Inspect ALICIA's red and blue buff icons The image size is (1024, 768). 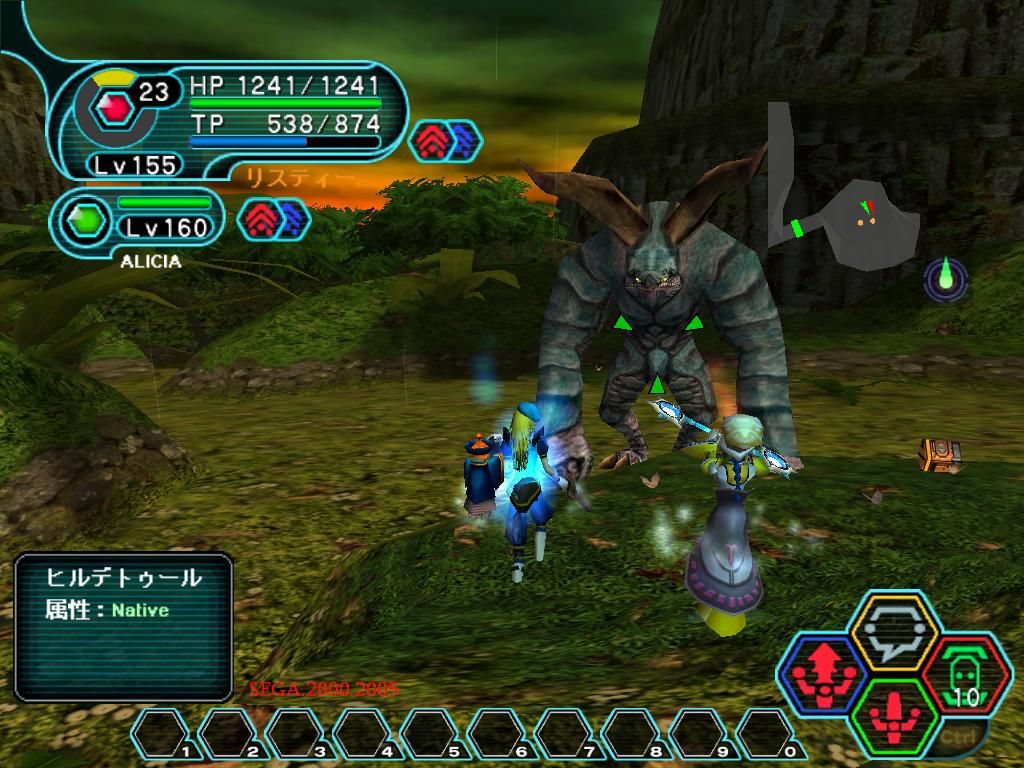pos(274,218)
